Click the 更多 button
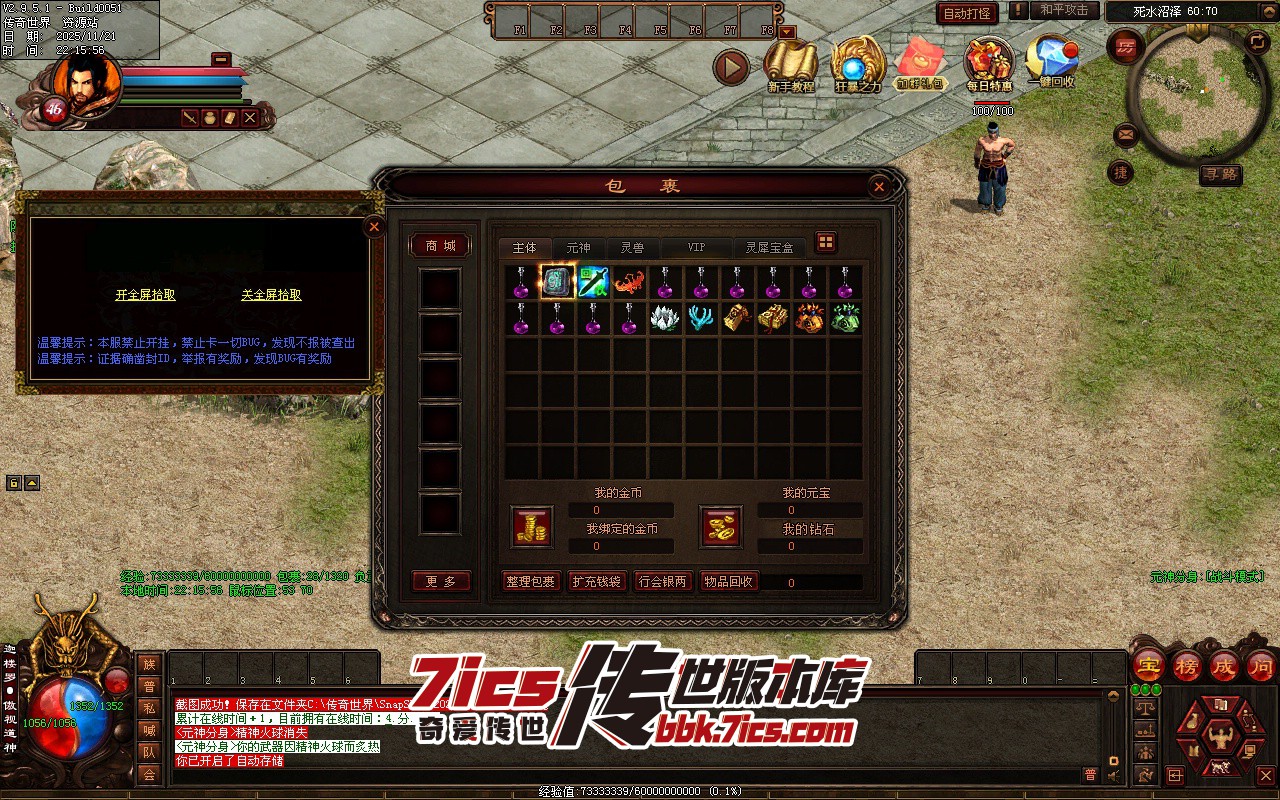Viewport: 1280px width, 800px height. click(440, 581)
